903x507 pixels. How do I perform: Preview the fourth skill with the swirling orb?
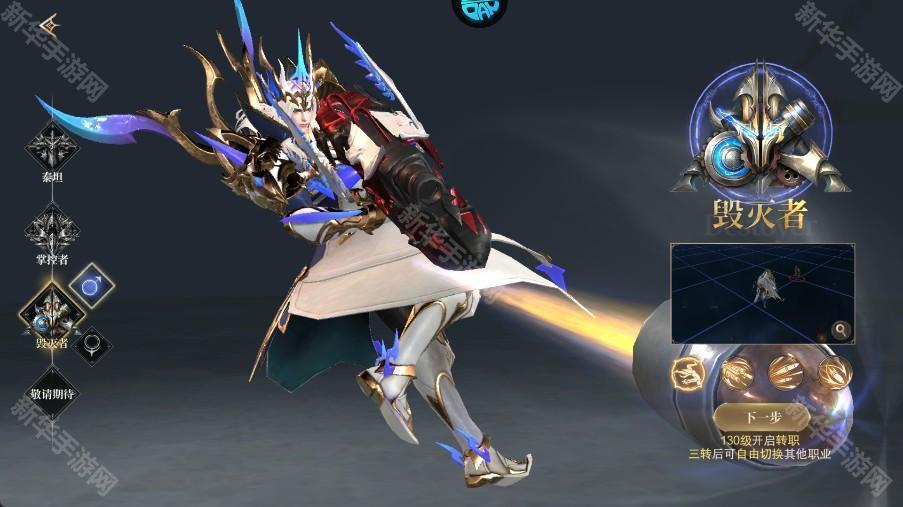[834, 372]
